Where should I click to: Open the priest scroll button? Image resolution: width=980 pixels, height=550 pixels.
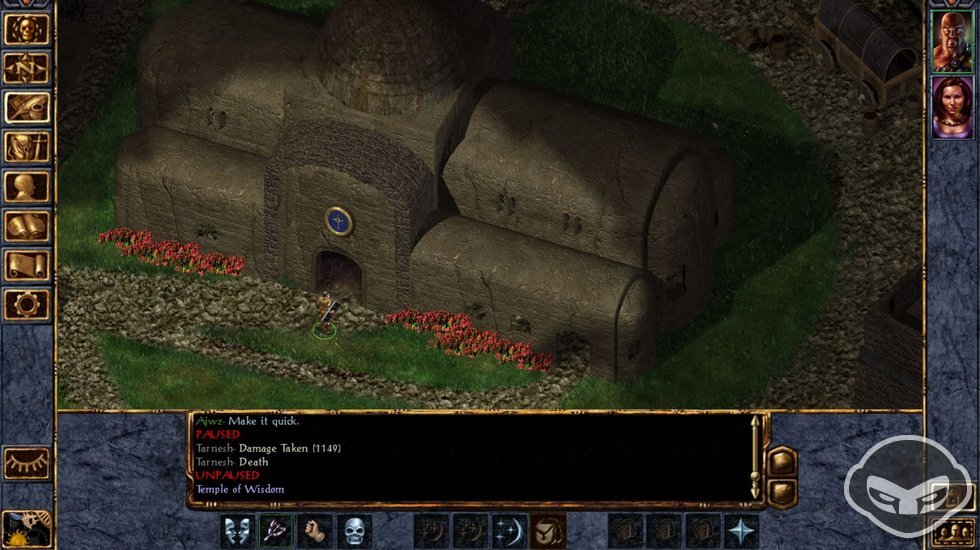(26, 265)
